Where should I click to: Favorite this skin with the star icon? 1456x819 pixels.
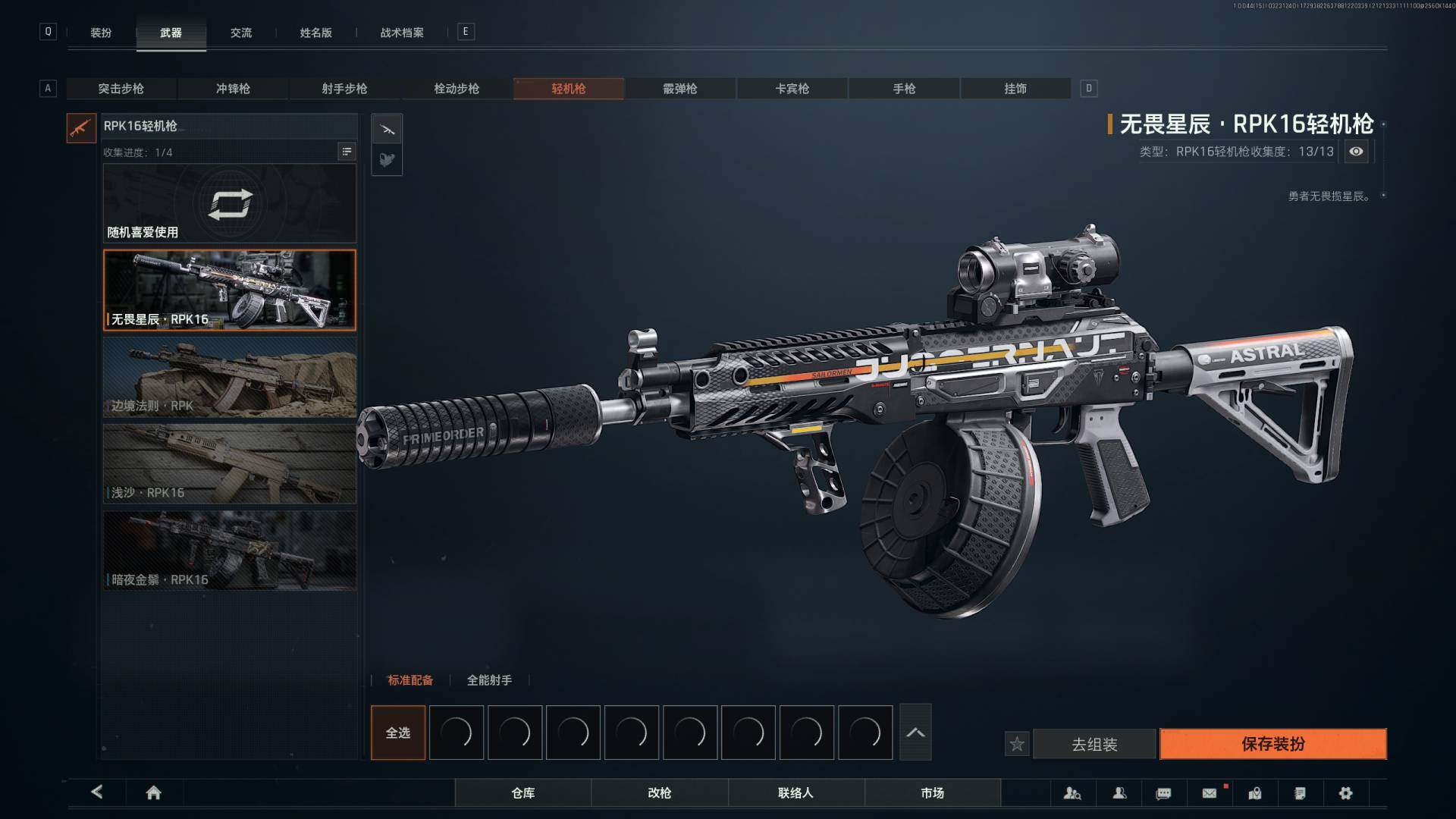1017,745
